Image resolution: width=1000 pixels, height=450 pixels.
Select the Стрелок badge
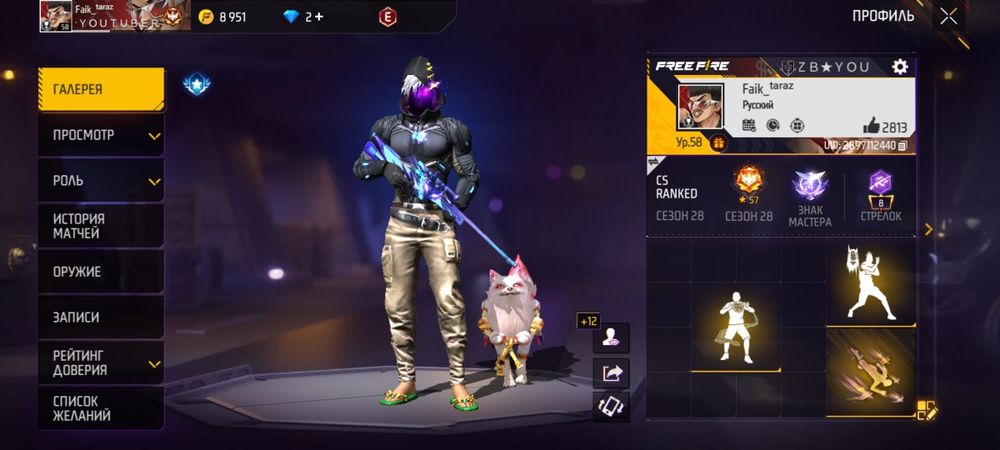click(880, 195)
